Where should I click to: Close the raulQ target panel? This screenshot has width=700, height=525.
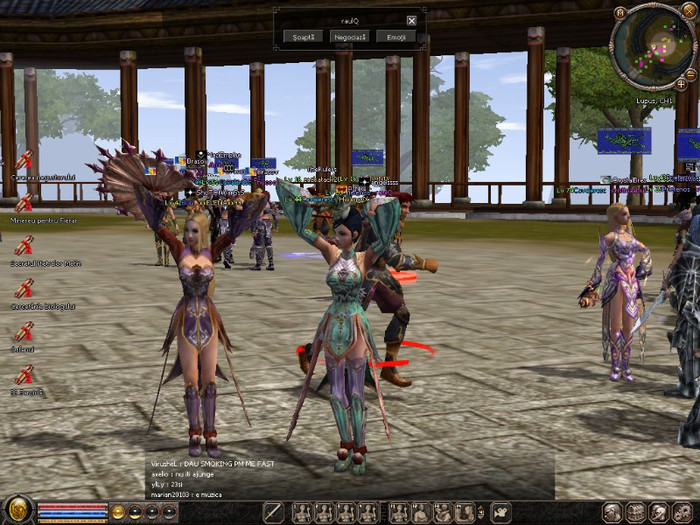pyautogui.click(x=411, y=20)
